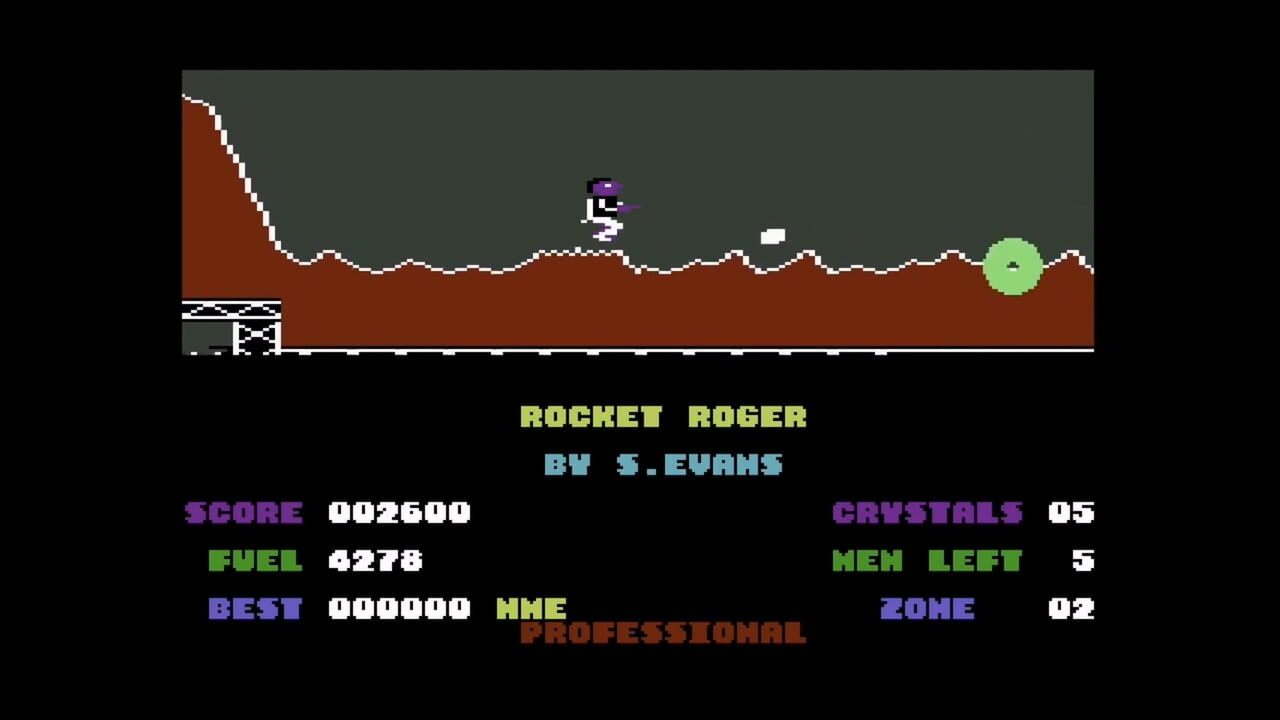Click the green crystal pickup on the hill
The image size is (1280, 720).
[x=1013, y=266]
